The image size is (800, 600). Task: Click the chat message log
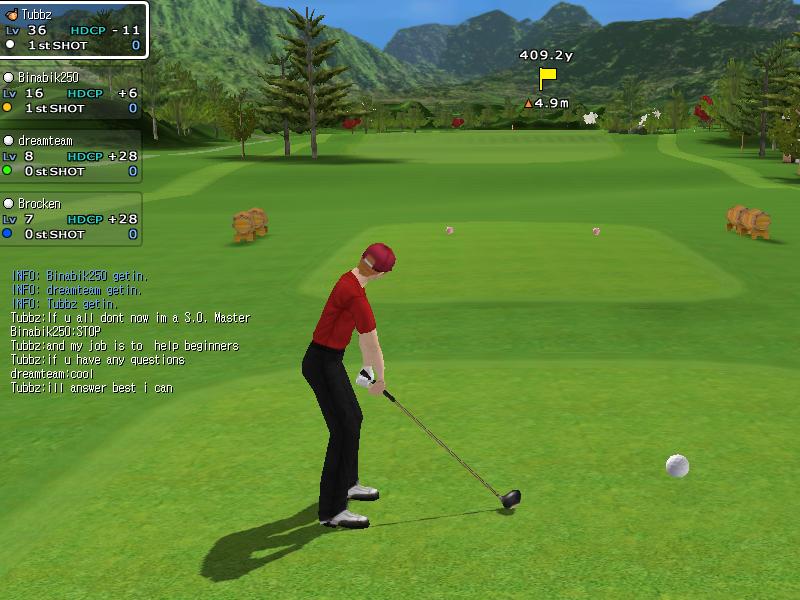pos(130,331)
